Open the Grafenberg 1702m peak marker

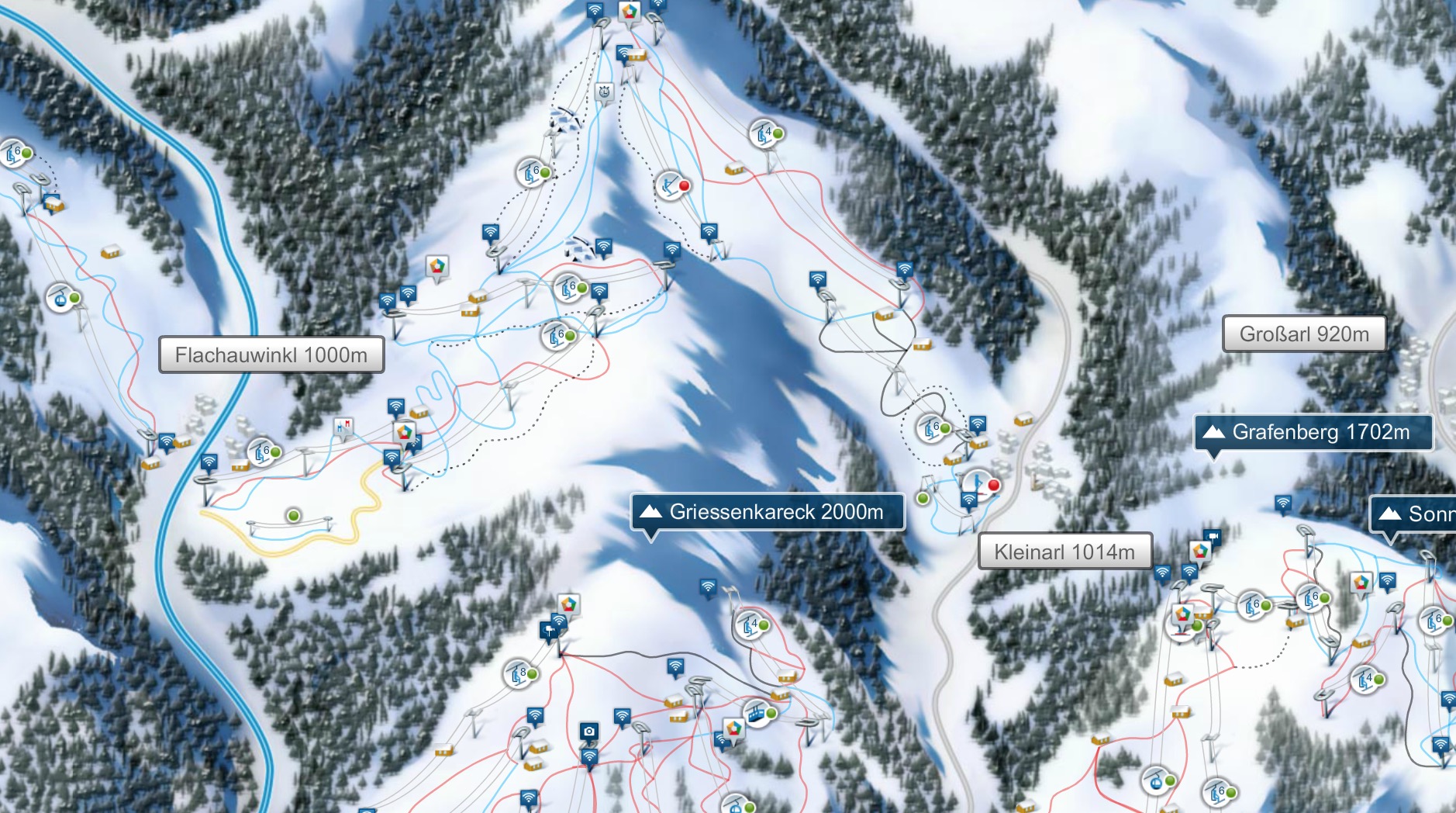1313,432
